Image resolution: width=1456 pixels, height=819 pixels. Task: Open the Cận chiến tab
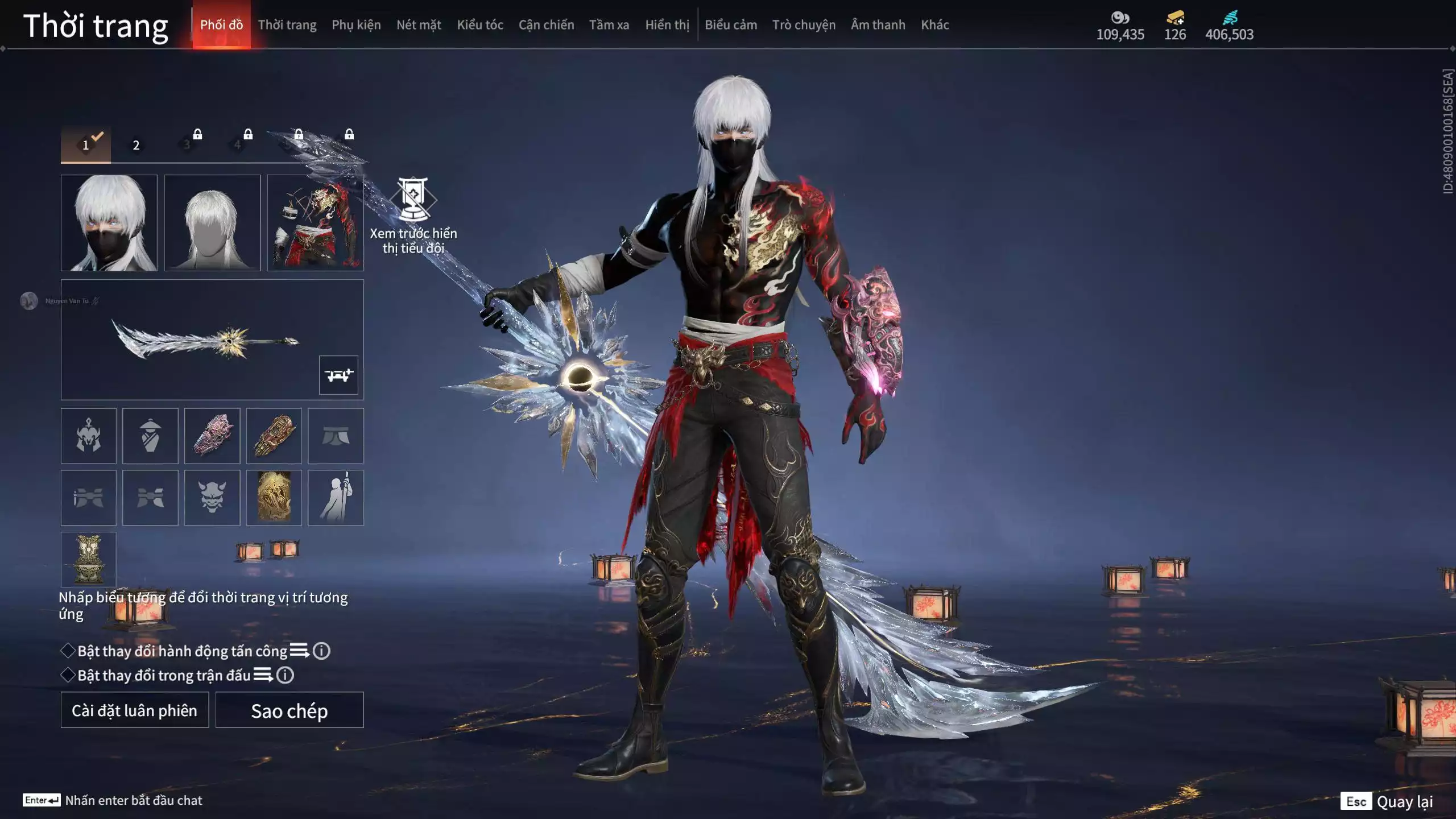546,25
